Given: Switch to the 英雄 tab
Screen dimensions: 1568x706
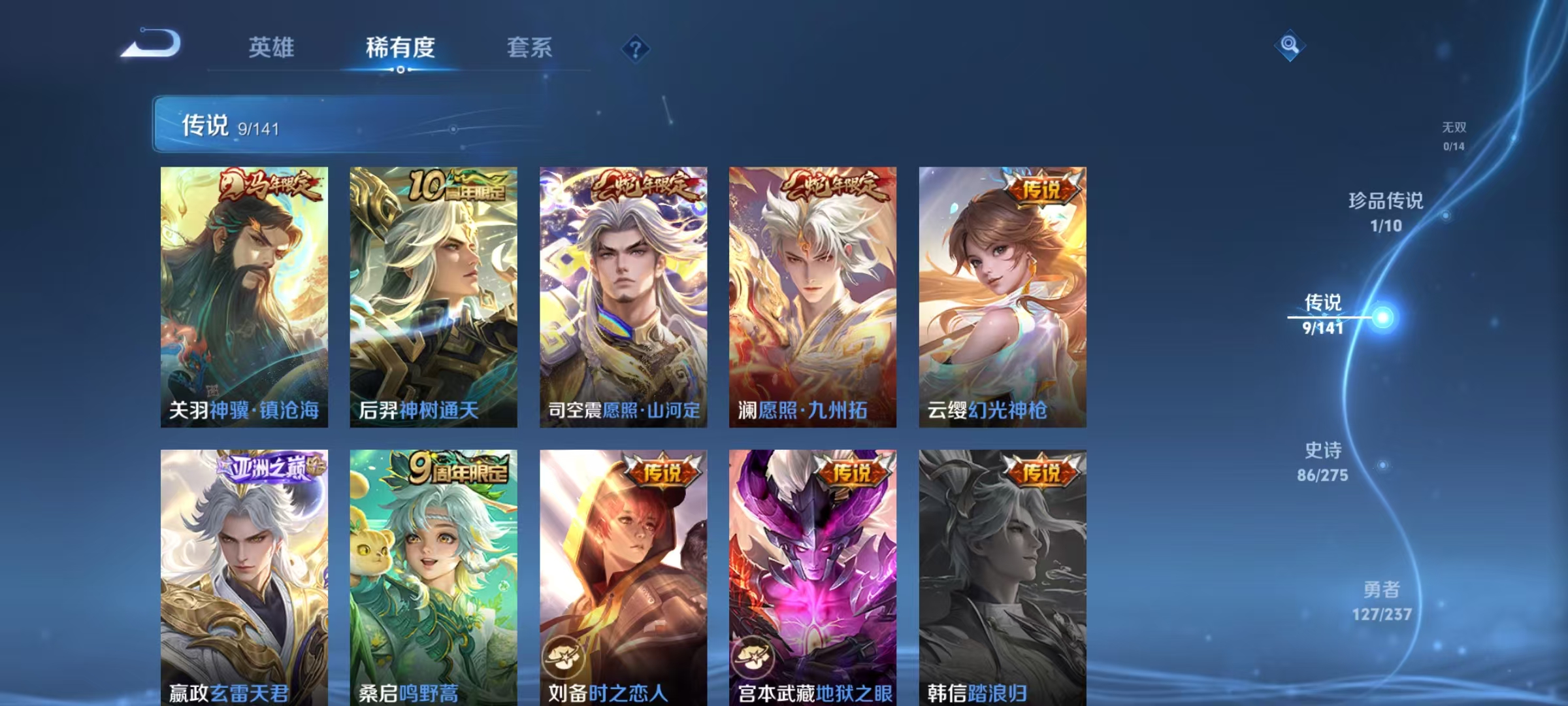Looking at the screenshot, I should (272, 48).
